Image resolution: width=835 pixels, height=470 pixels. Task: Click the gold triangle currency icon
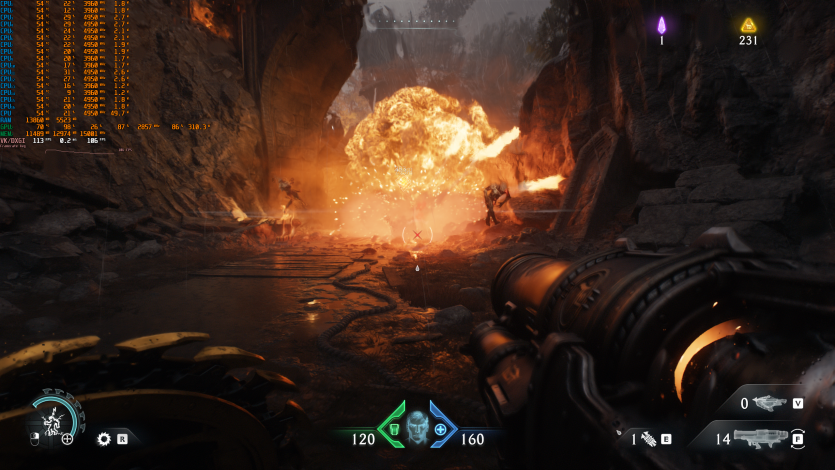pyautogui.click(x=748, y=26)
